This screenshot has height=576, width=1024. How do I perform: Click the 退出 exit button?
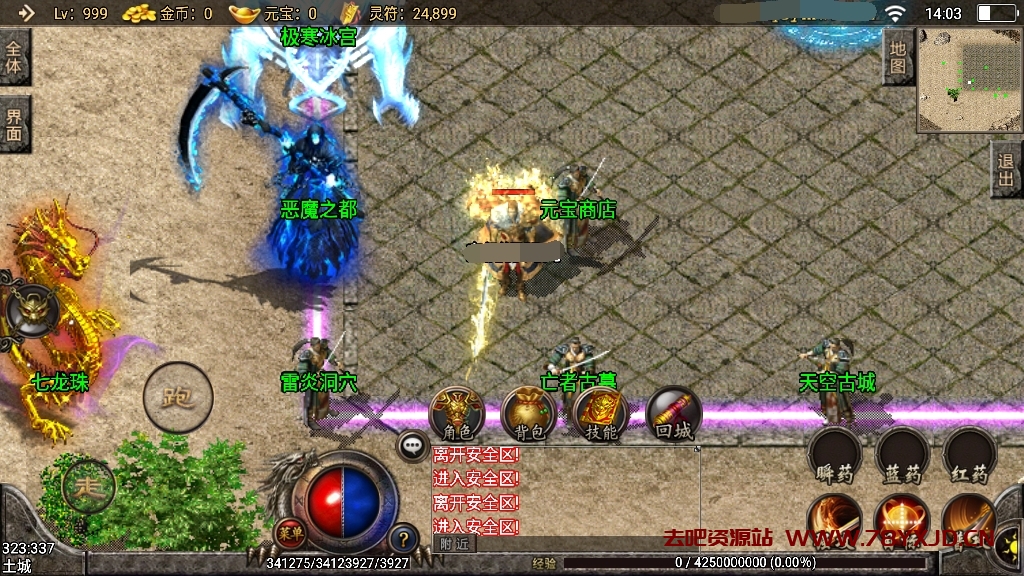pyautogui.click(x=1006, y=169)
